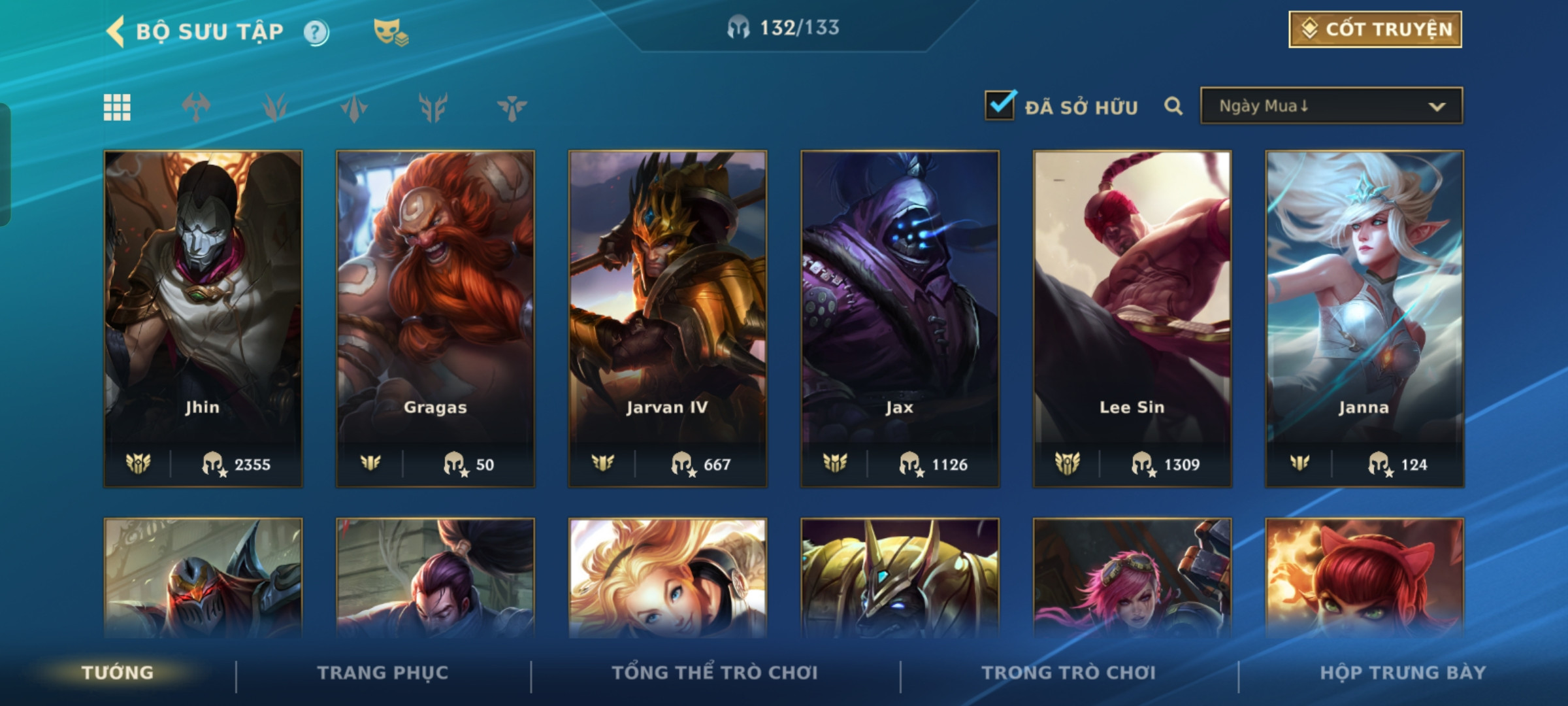Open the question mark help icon
Viewport: 1568px width, 706px height.
[316, 32]
